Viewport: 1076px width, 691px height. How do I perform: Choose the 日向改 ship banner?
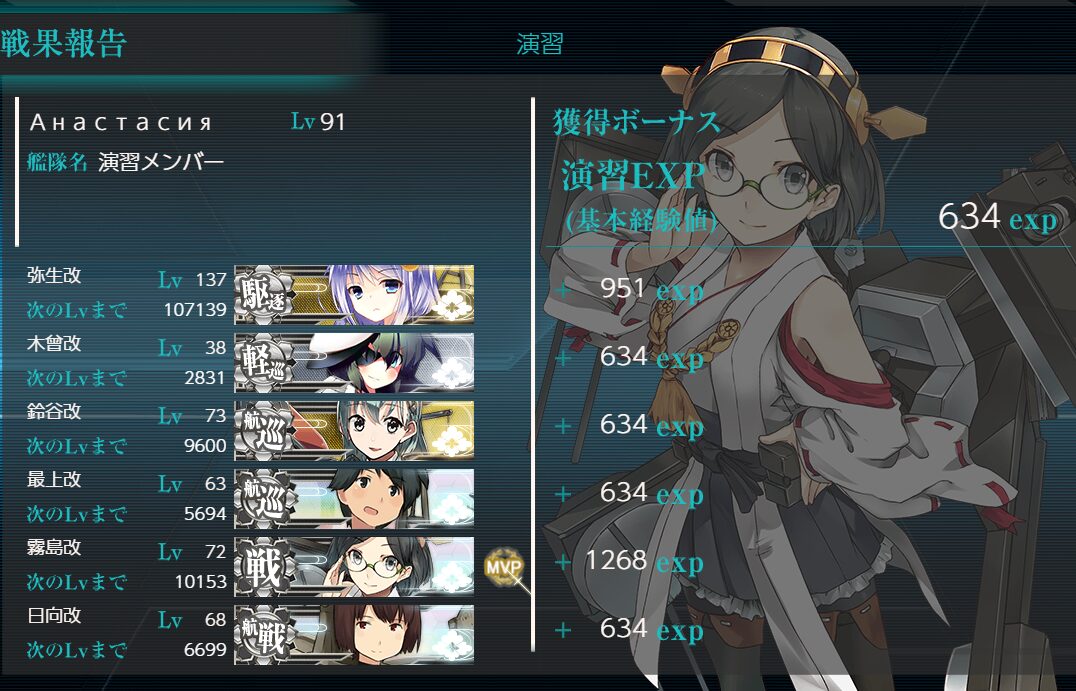coord(354,634)
